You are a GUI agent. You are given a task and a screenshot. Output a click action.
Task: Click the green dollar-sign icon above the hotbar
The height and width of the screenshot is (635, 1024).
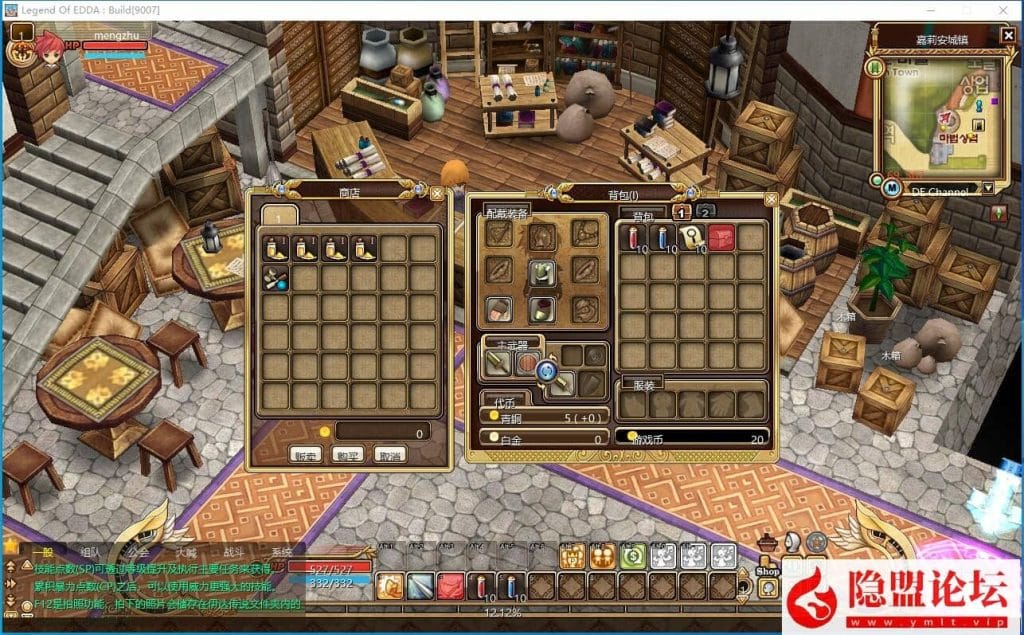(632, 557)
